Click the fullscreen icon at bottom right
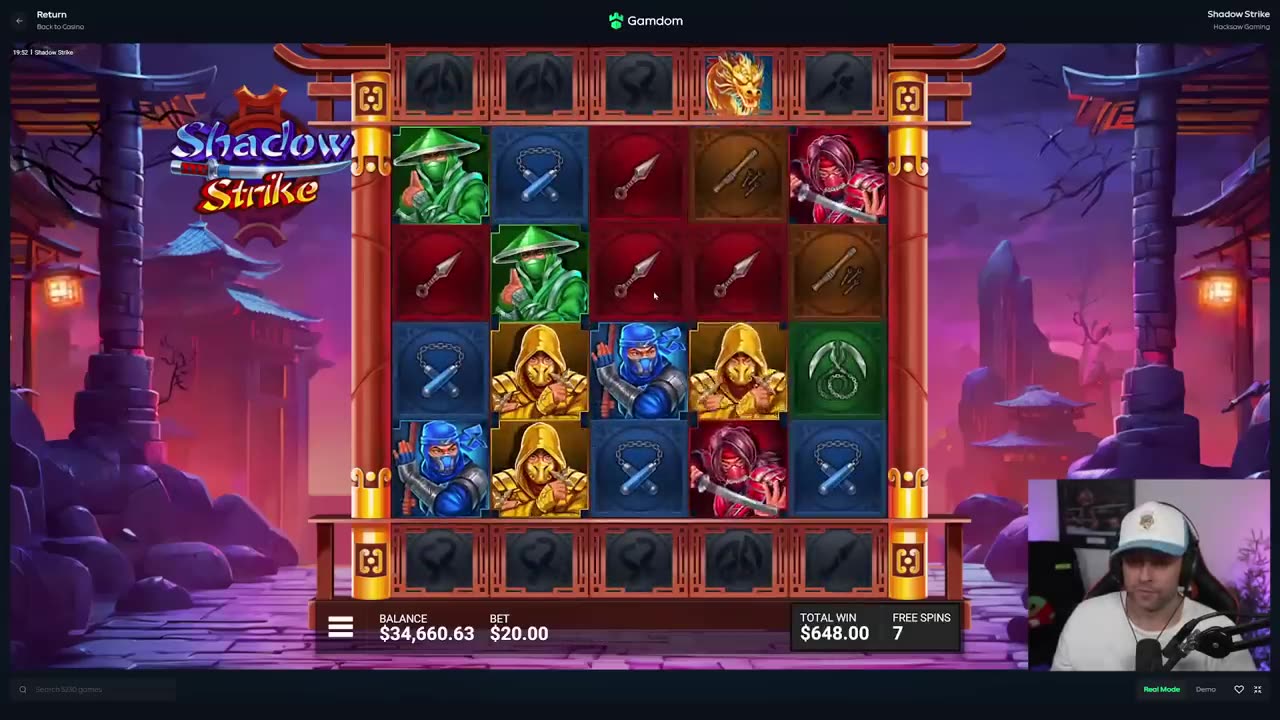 point(1257,689)
